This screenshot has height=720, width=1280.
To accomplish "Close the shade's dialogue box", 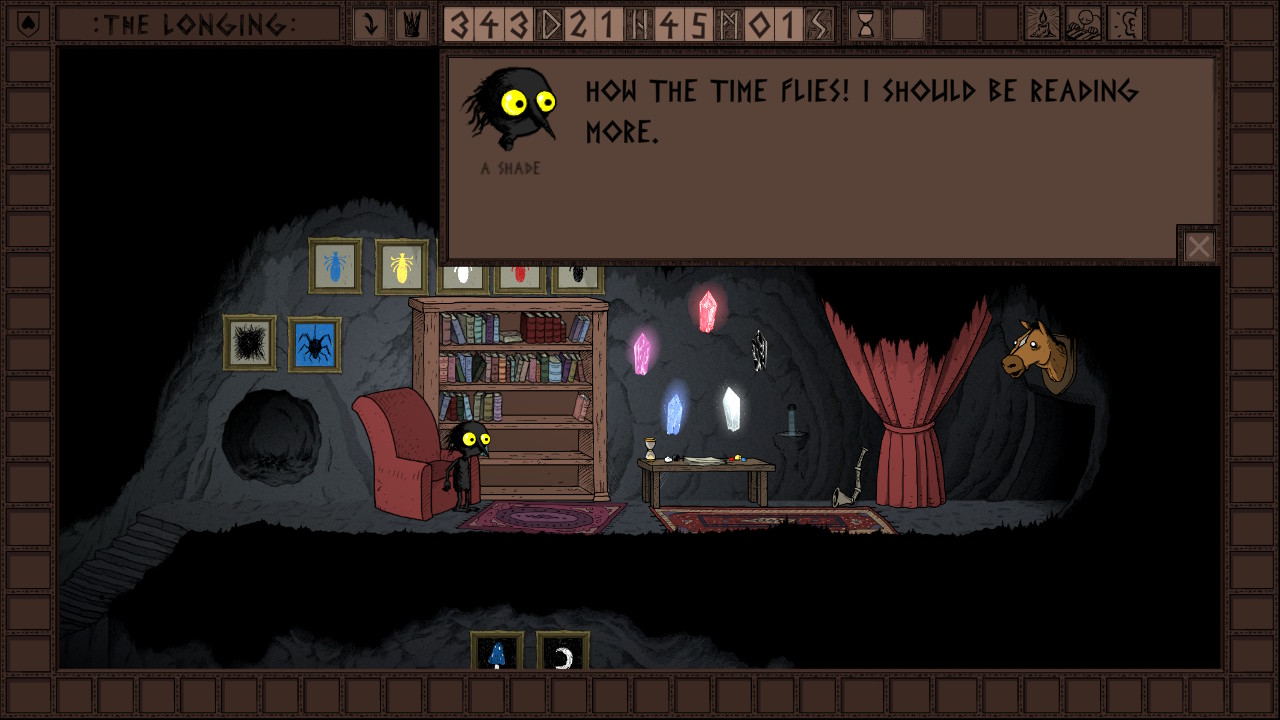I will coord(1198,246).
